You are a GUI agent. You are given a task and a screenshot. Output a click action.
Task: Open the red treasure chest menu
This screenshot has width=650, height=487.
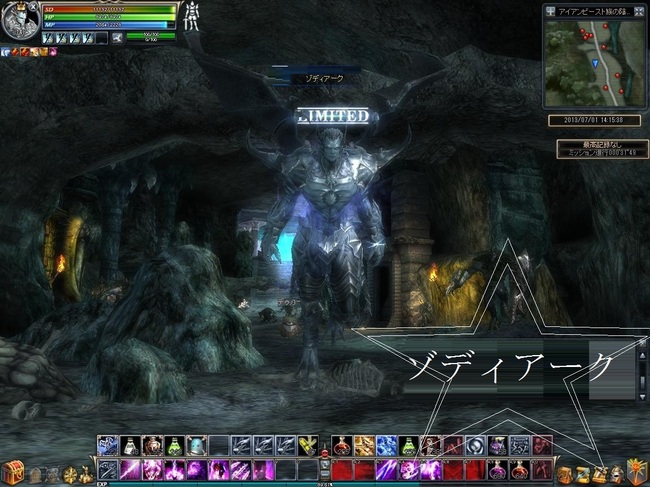tap(13, 470)
